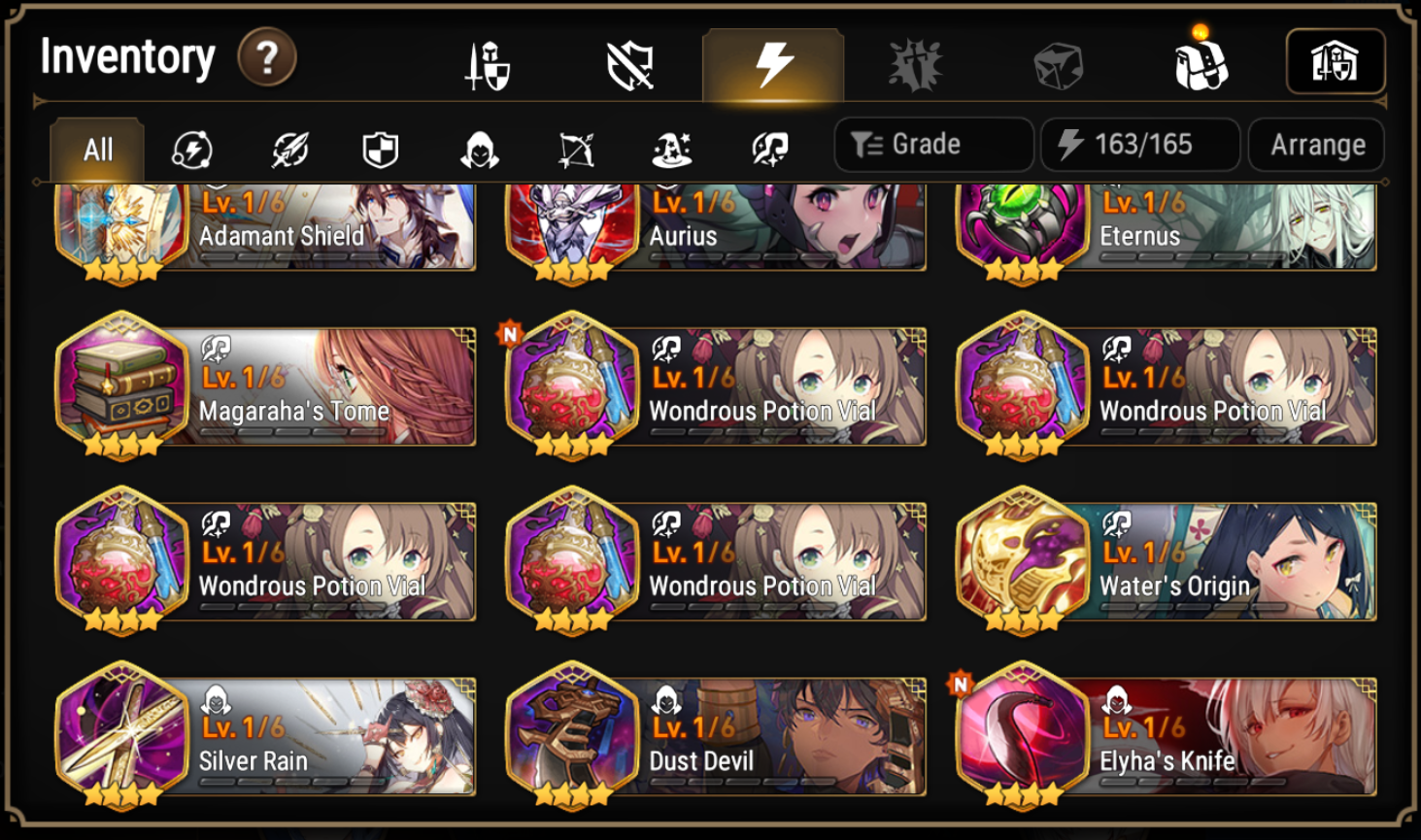Check the 163/165 capacity indicator
Screen dimensions: 1421x840
tap(1138, 144)
